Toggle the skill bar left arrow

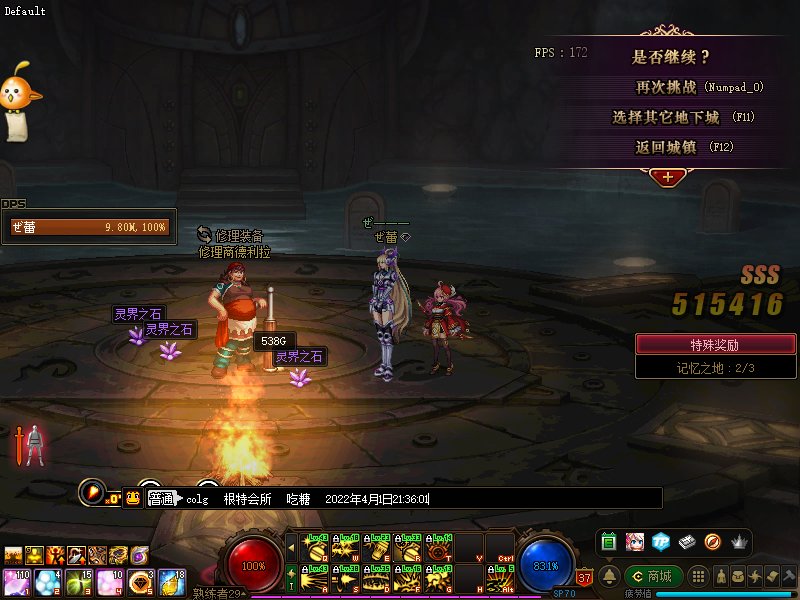point(291,547)
